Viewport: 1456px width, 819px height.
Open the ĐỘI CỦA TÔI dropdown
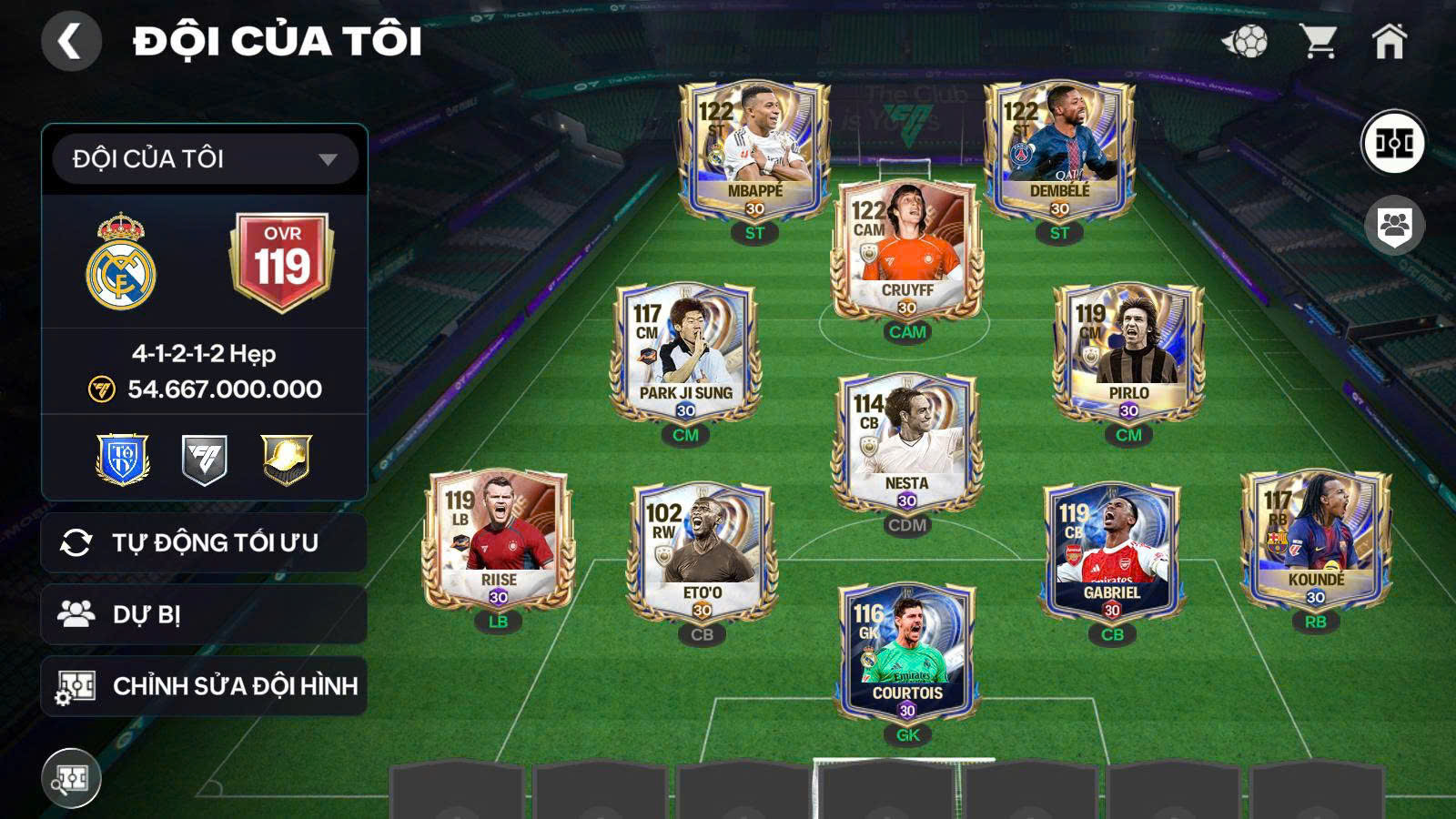202,158
